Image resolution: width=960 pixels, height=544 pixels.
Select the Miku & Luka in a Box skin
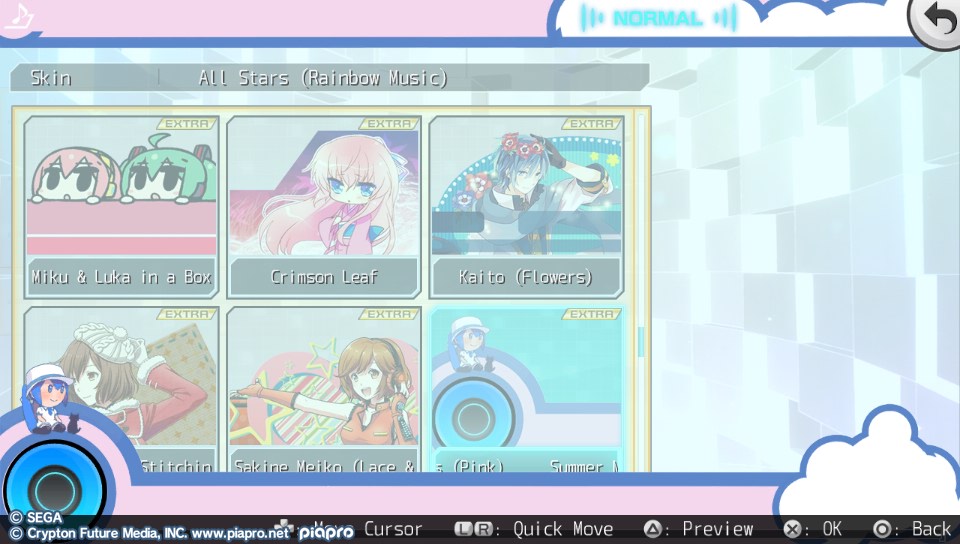click(x=121, y=207)
